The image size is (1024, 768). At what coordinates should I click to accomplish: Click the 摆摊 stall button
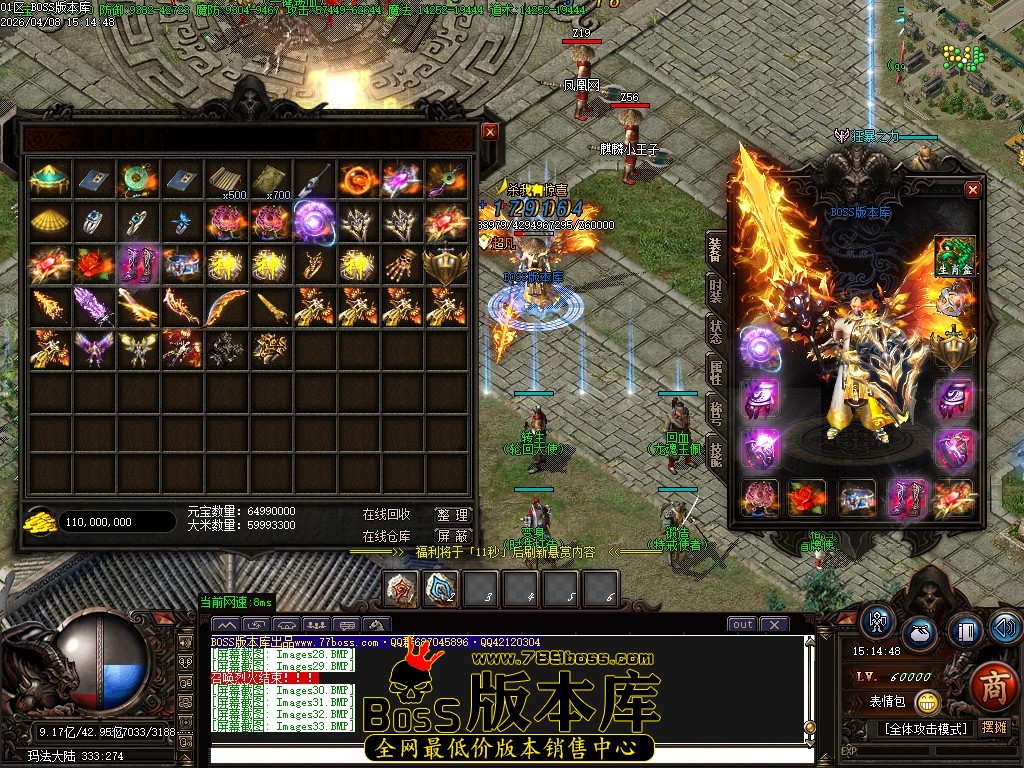tap(994, 728)
